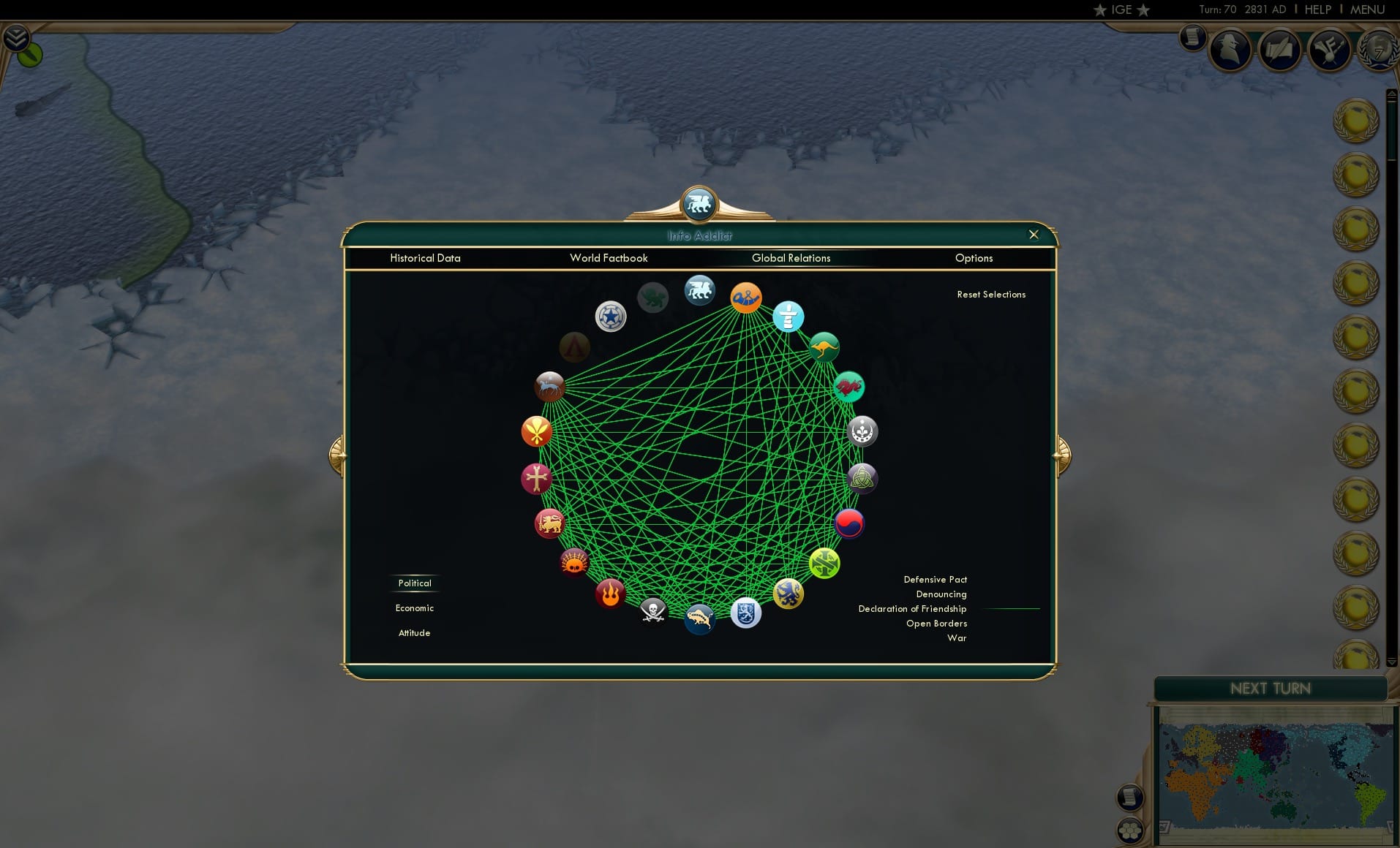
Task: Toggle Declaration of Friendship line display
Action: tap(912, 608)
